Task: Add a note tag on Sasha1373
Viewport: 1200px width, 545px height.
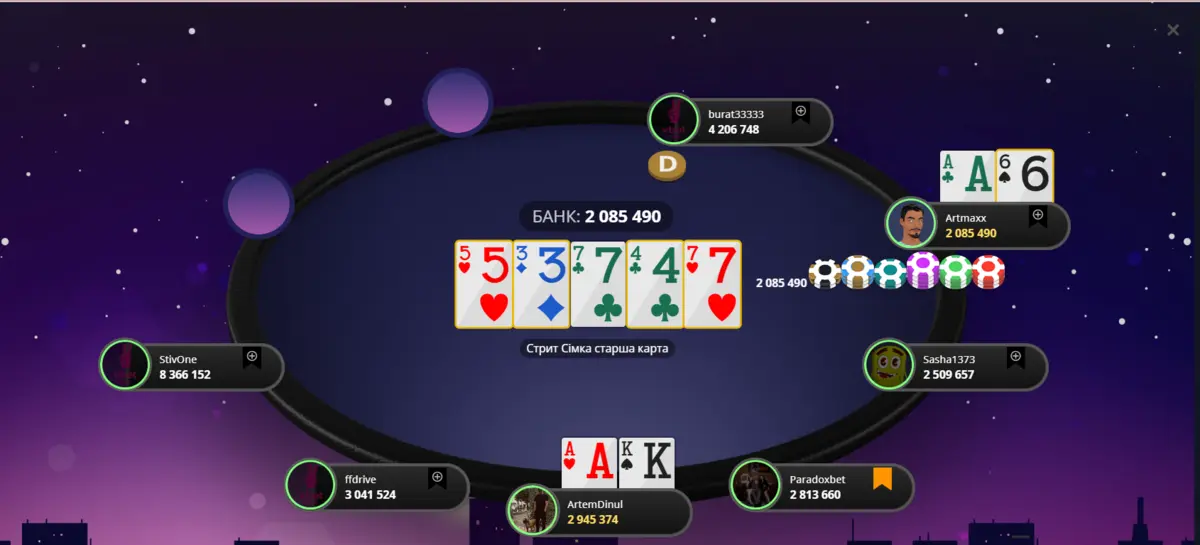Action: pyautogui.click(x=1015, y=358)
